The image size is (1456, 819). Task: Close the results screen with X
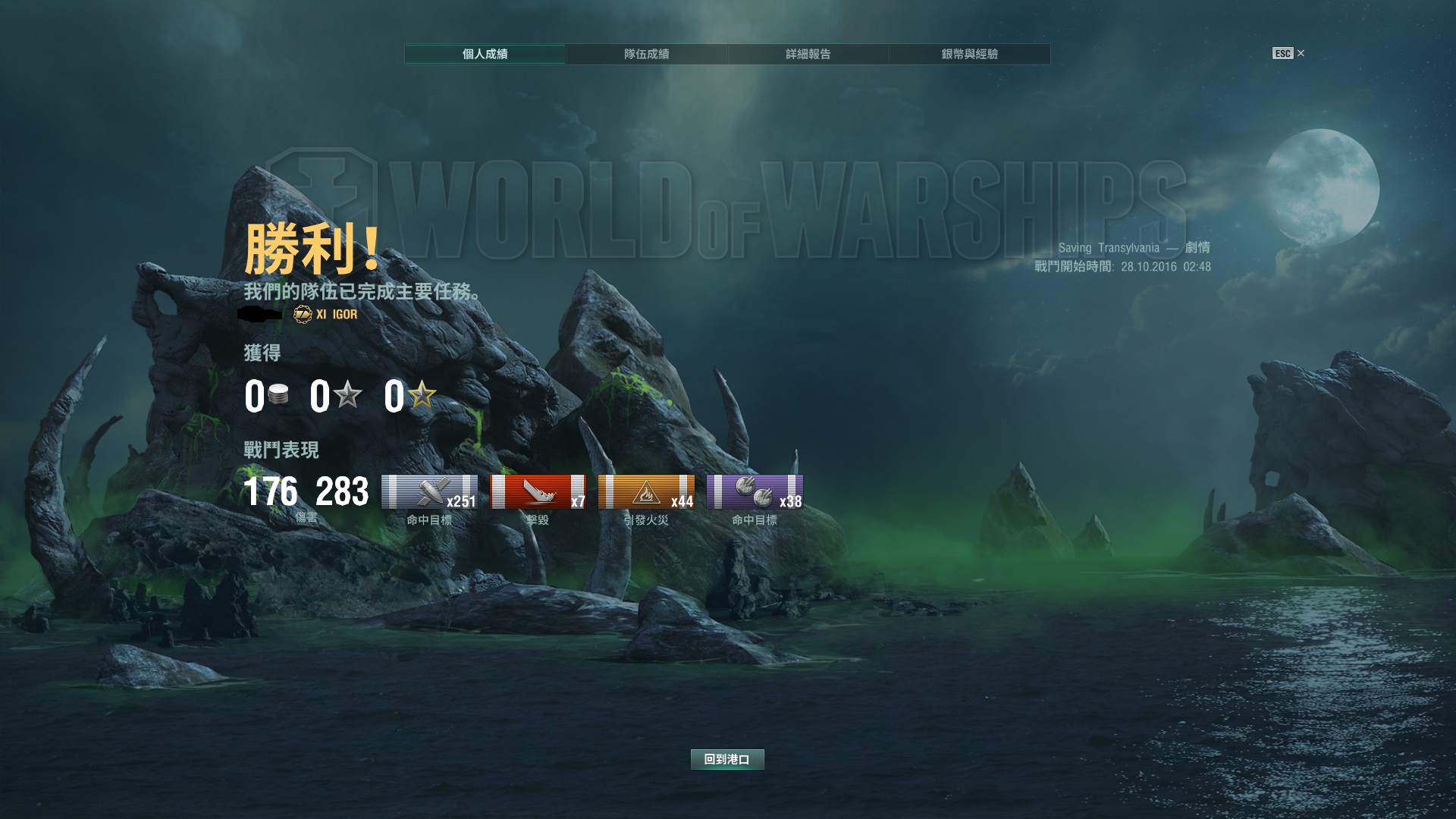(1301, 53)
